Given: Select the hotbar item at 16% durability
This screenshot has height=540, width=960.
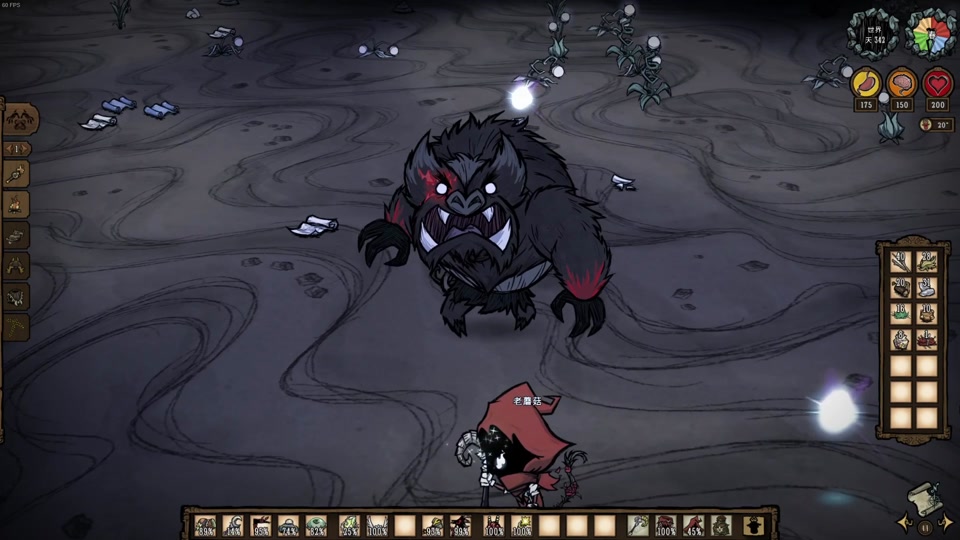Looking at the screenshot, I should coord(232,525).
